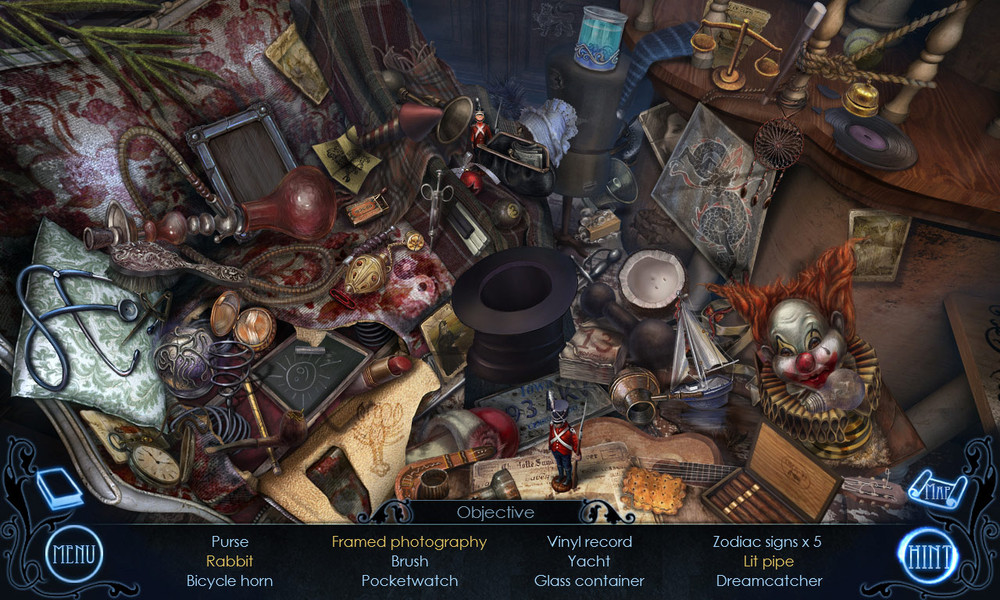
Task: Open the blue journal book icon
Action: 59,489
